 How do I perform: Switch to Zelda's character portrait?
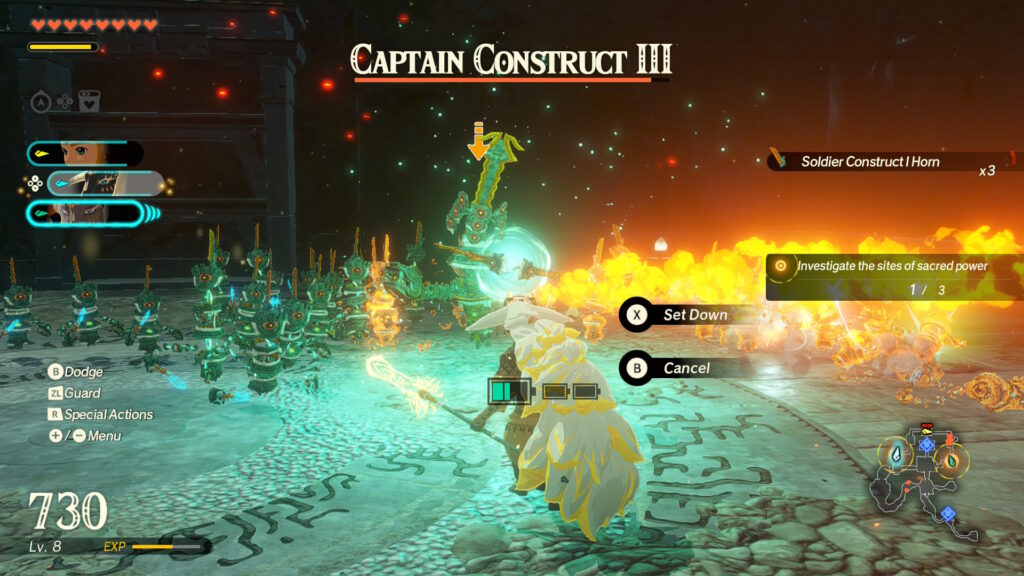[x=84, y=153]
